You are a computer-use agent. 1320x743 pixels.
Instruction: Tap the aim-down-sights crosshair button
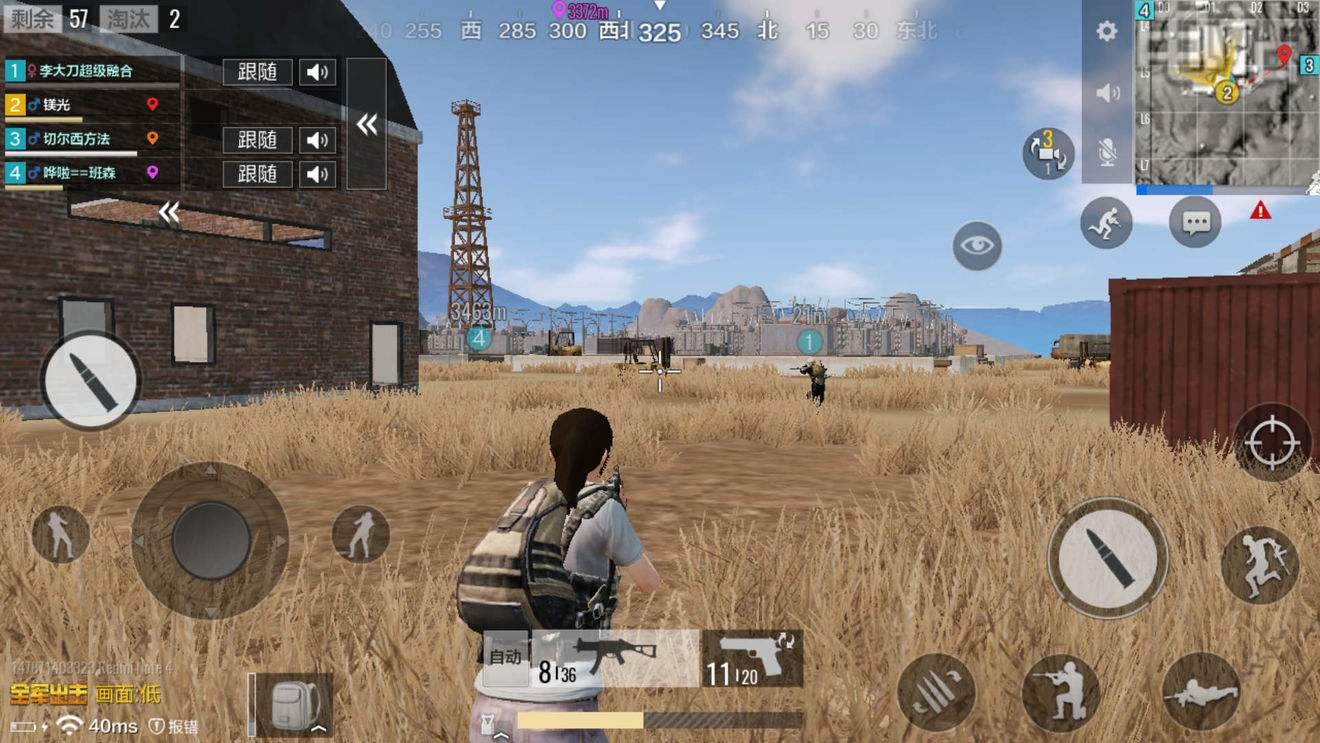1272,442
